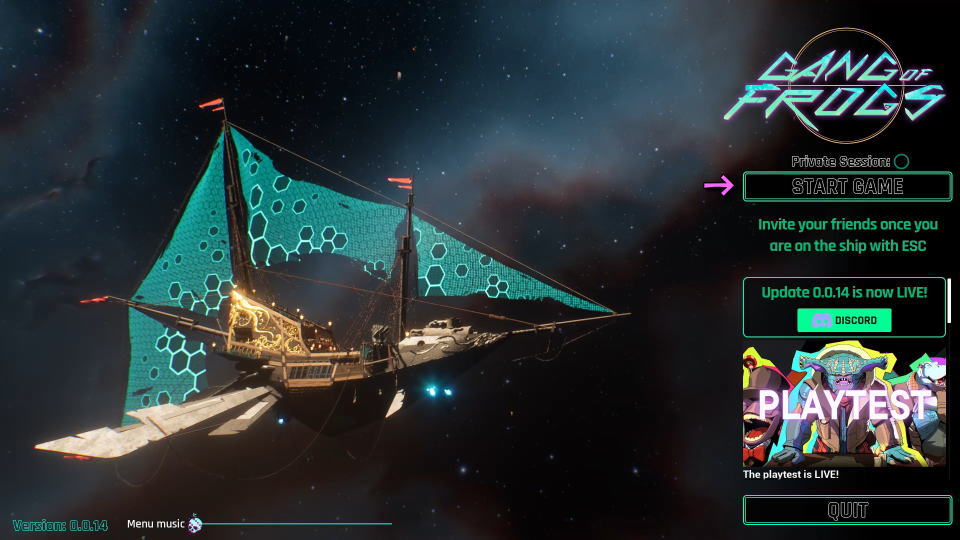Image resolution: width=960 pixels, height=540 pixels.
Task: Toggle the Private Session option
Action: click(x=901, y=161)
